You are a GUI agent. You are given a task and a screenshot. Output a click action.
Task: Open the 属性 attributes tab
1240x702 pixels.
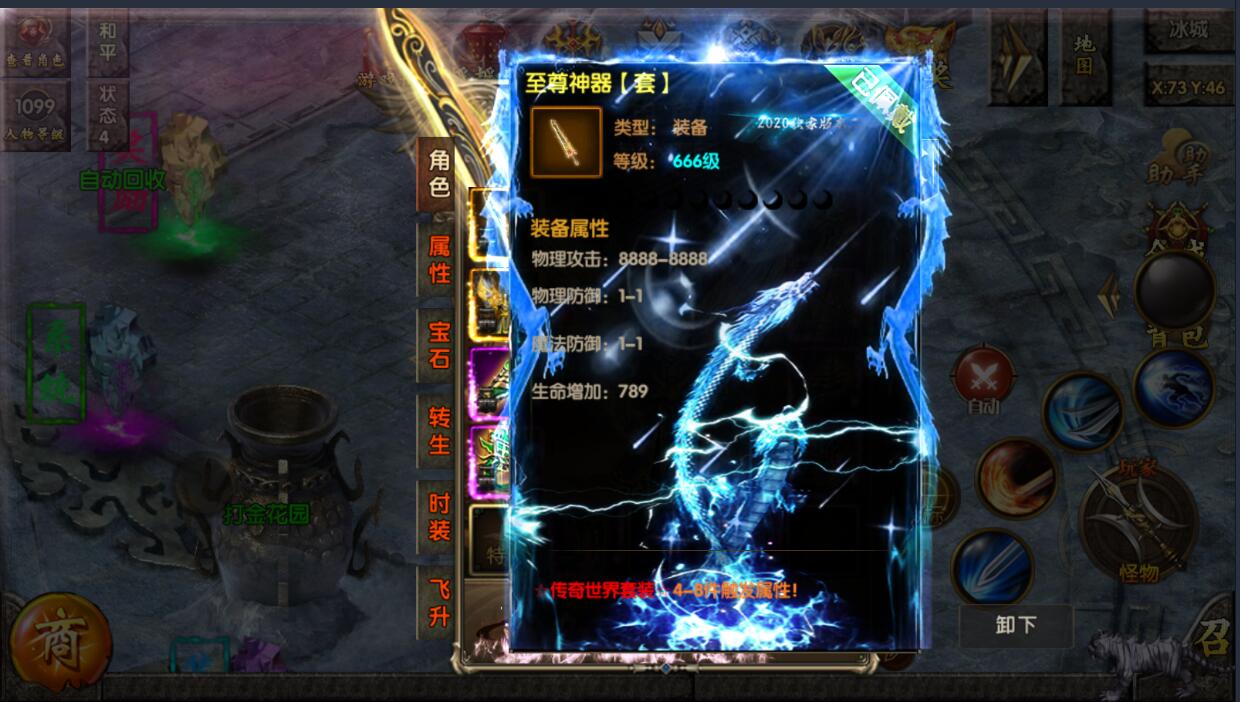click(439, 260)
